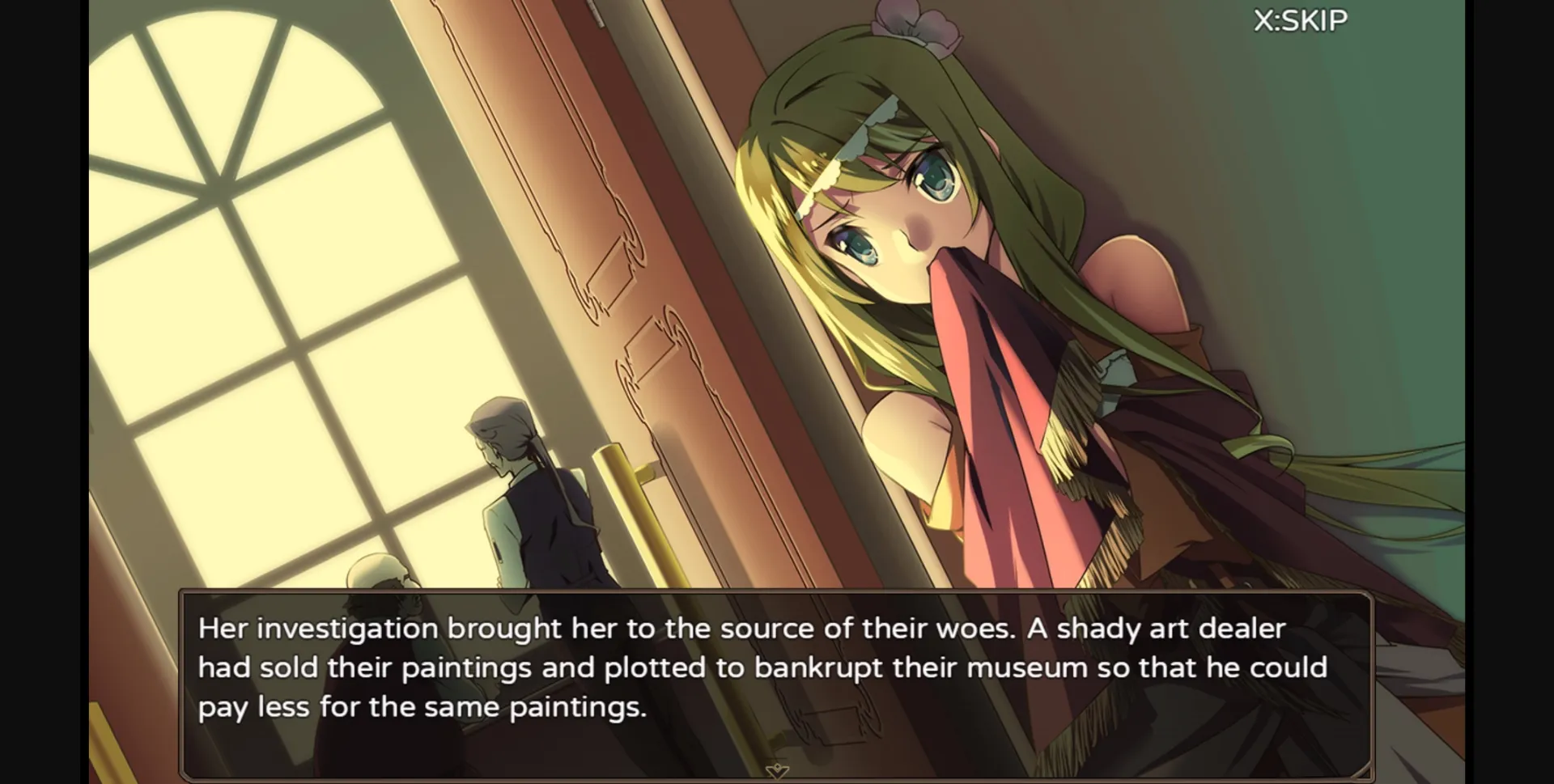Click the X:SKIP button to skip dialogue
The image size is (1554, 784).
tap(1298, 19)
